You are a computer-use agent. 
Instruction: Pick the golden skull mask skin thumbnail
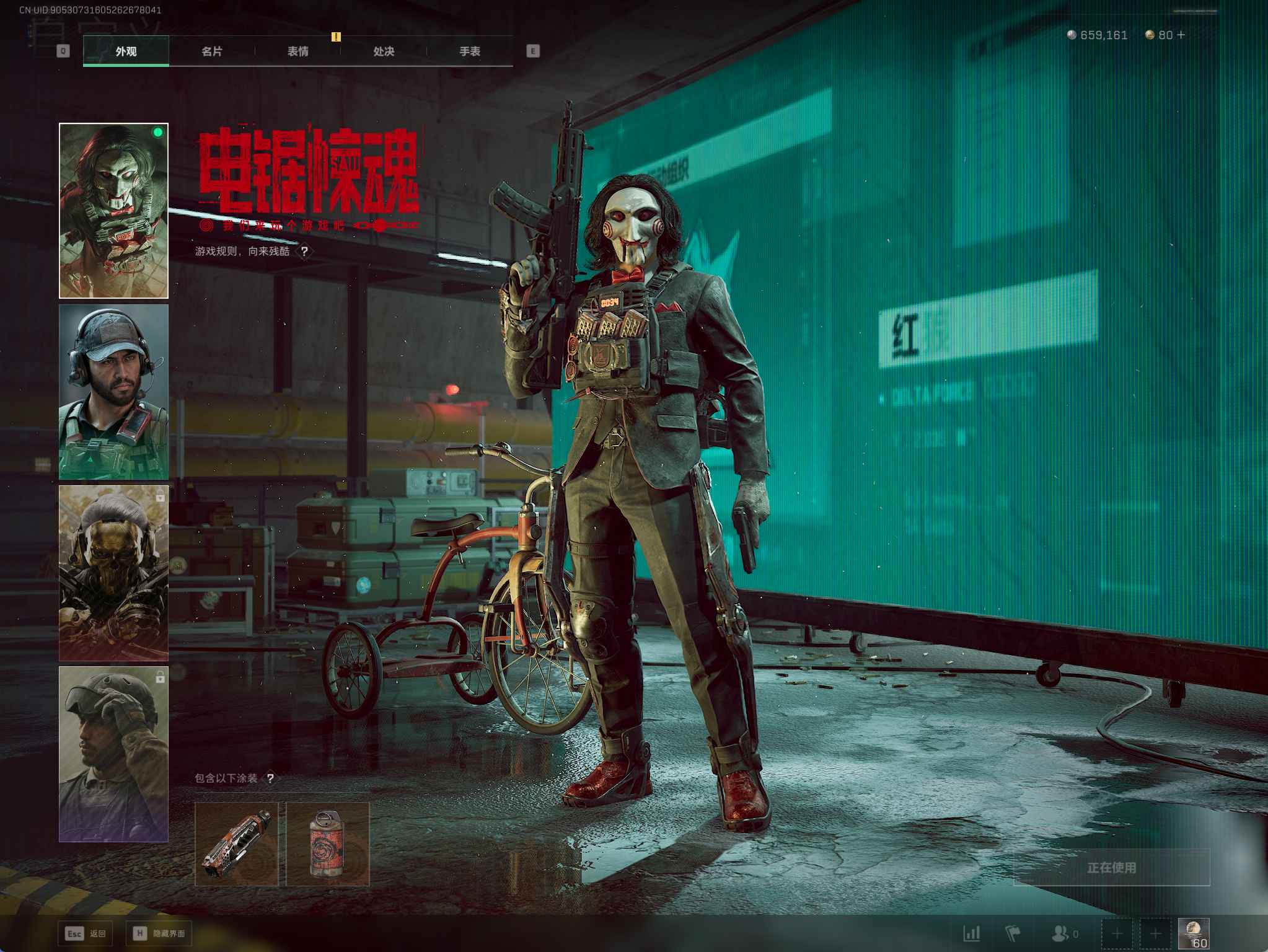coord(113,573)
